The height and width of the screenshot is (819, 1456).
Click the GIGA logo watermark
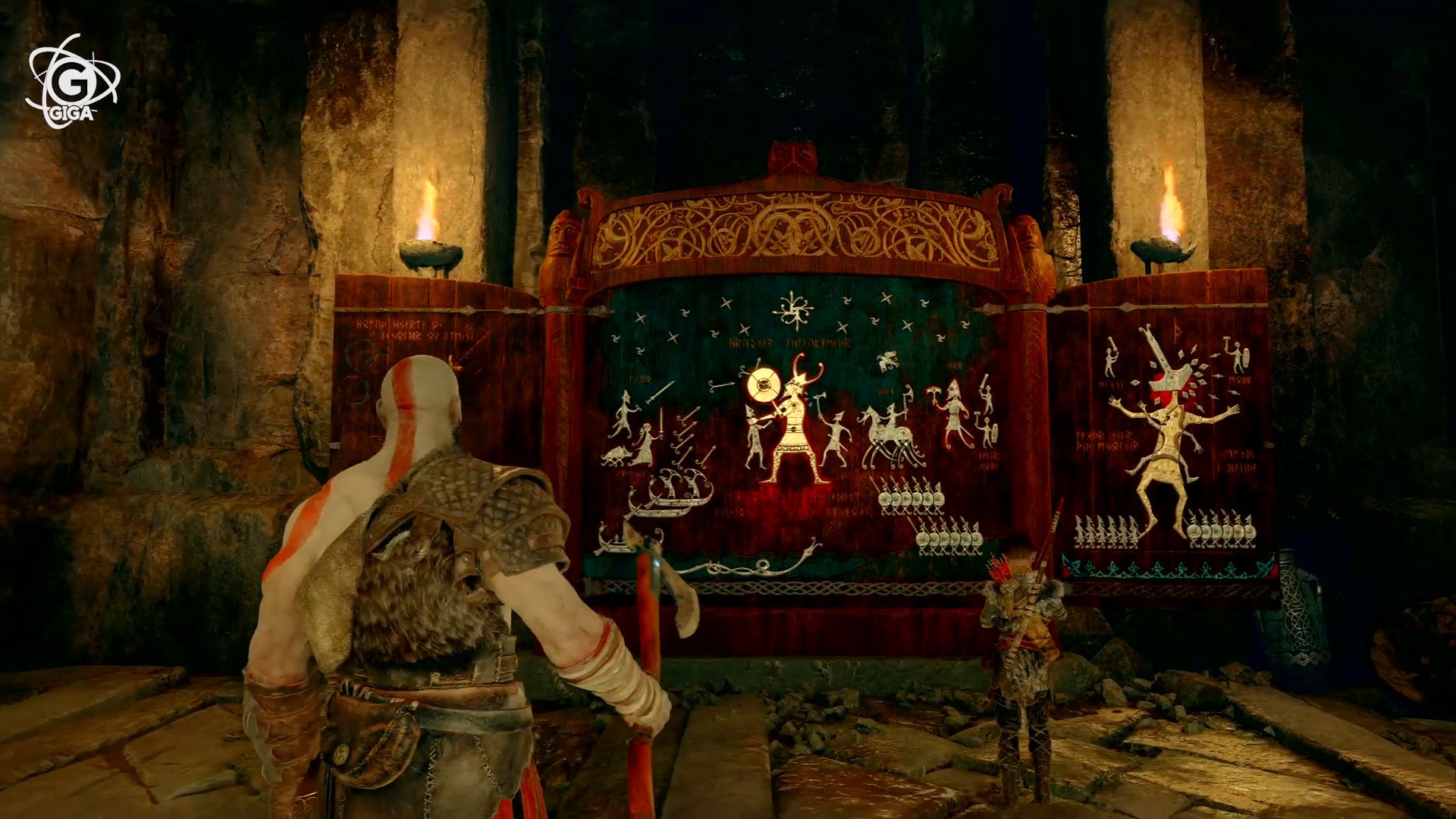tap(73, 82)
